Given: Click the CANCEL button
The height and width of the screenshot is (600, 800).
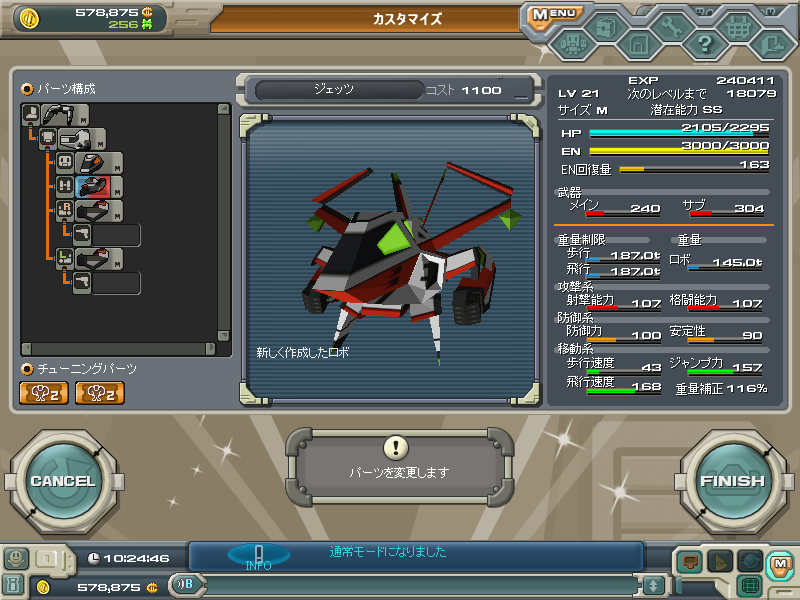Looking at the screenshot, I should (x=62, y=481).
